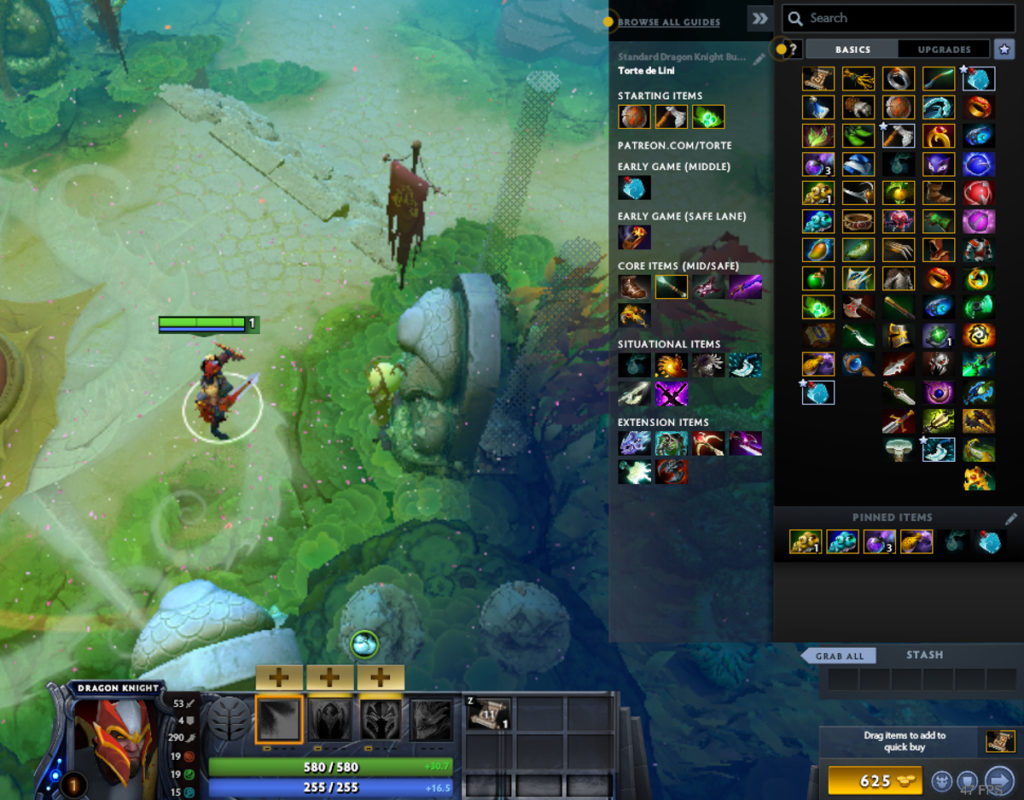Click the question mark help button
Screen dimensions: 1024x800
(789, 49)
